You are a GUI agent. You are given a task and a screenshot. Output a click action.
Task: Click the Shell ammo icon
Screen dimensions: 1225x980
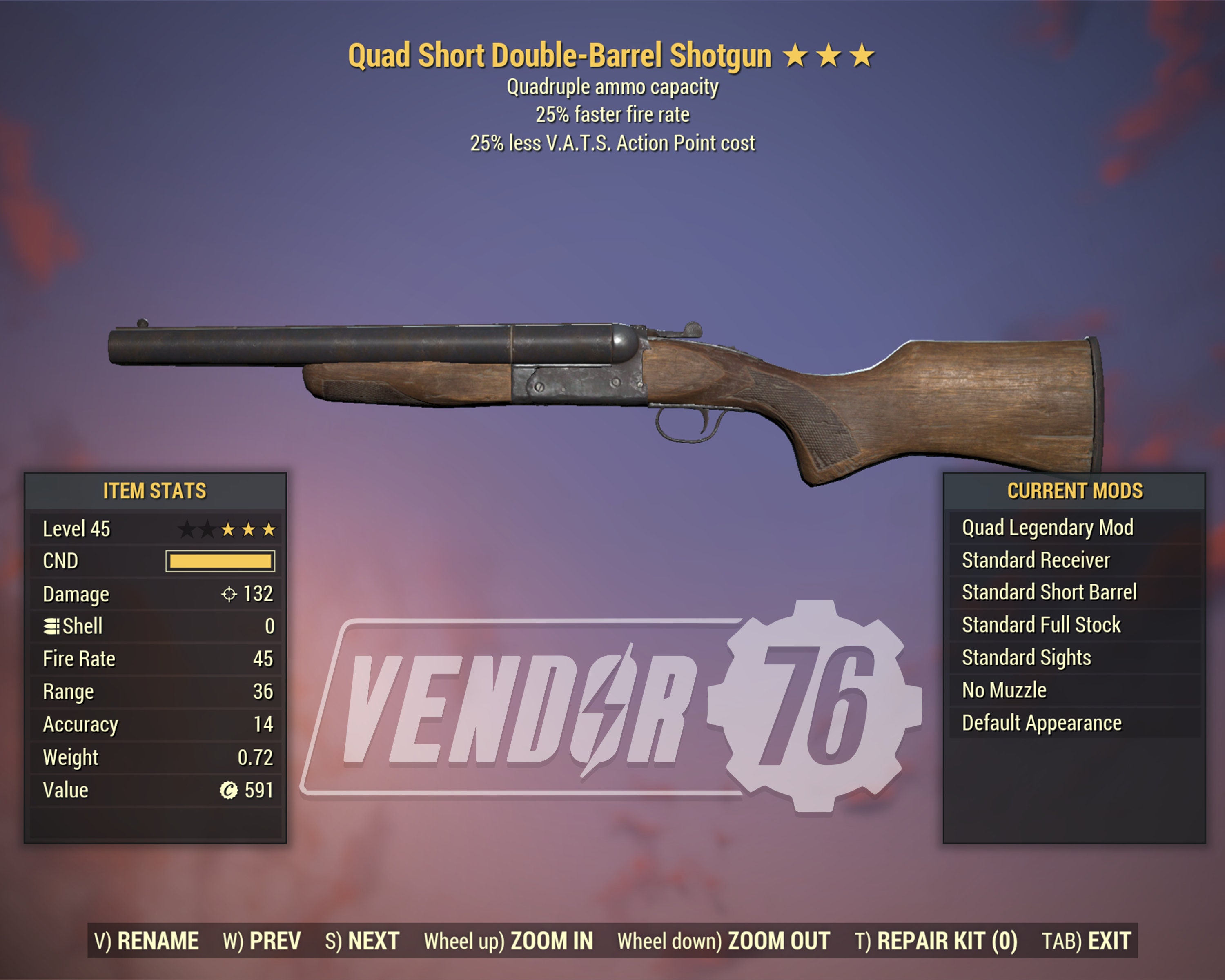tap(53, 626)
